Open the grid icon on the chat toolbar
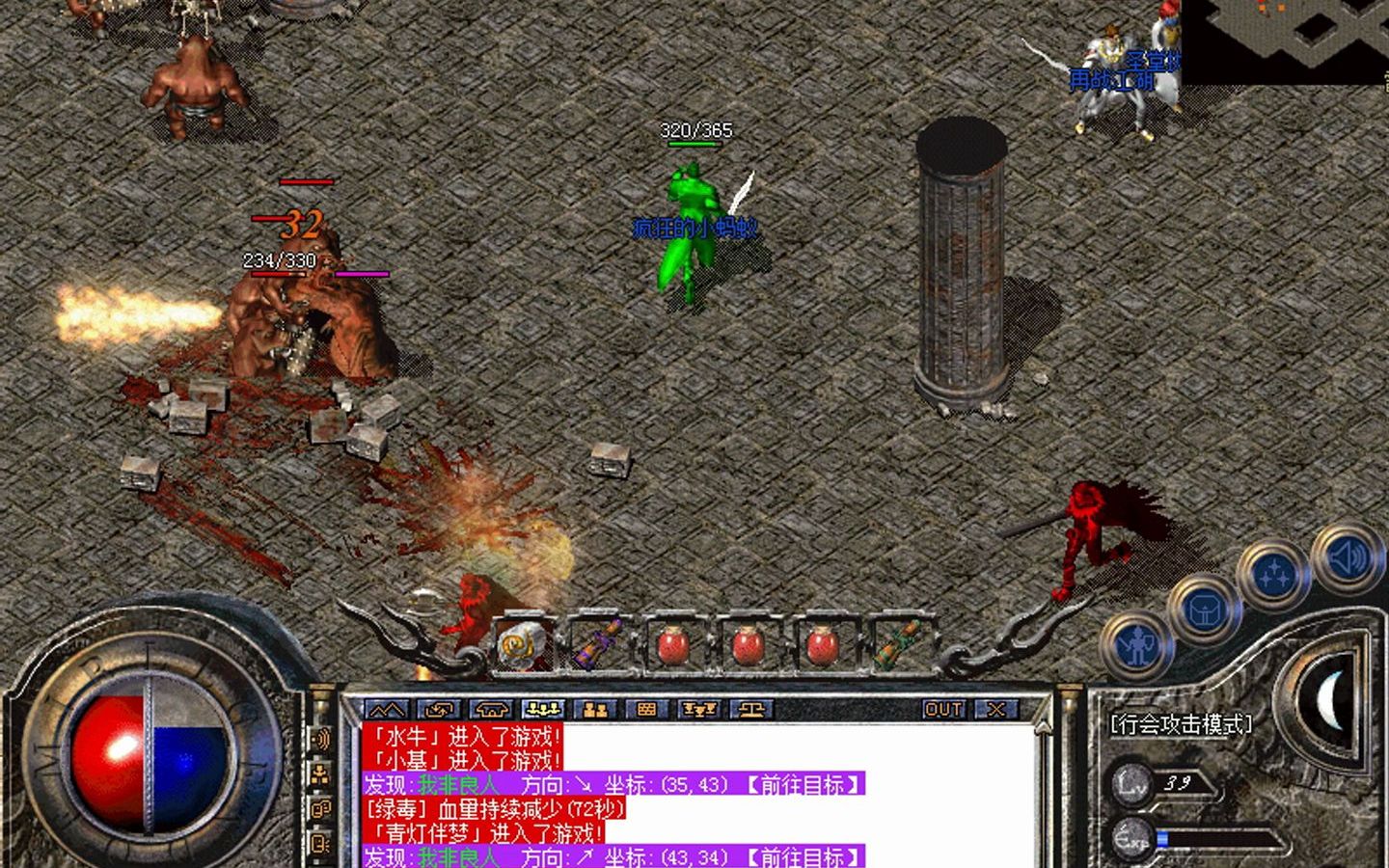 tap(646, 710)
